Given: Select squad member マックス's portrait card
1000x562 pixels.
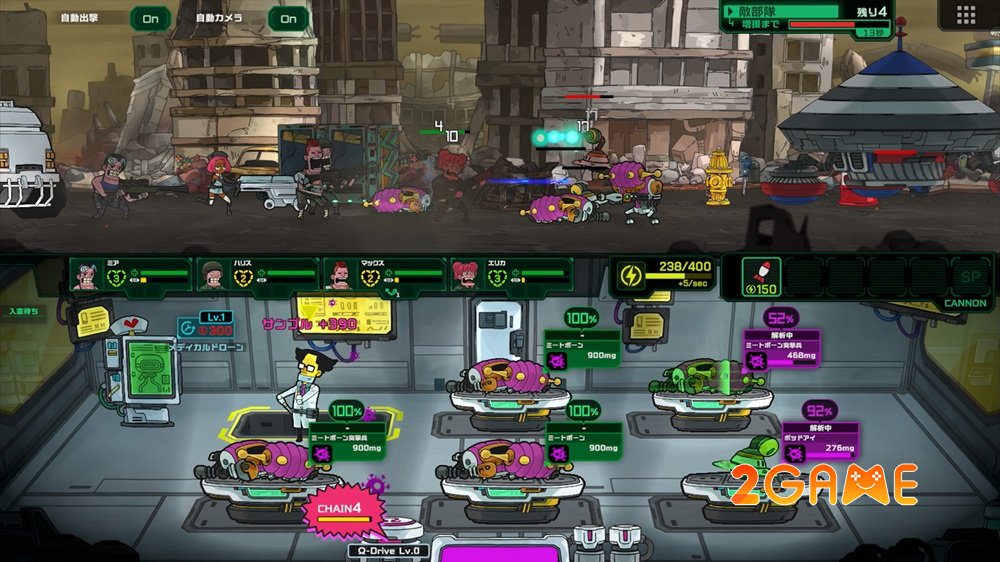Looking at the screenshot, I should pyautogui.click(x=384, y=273).
